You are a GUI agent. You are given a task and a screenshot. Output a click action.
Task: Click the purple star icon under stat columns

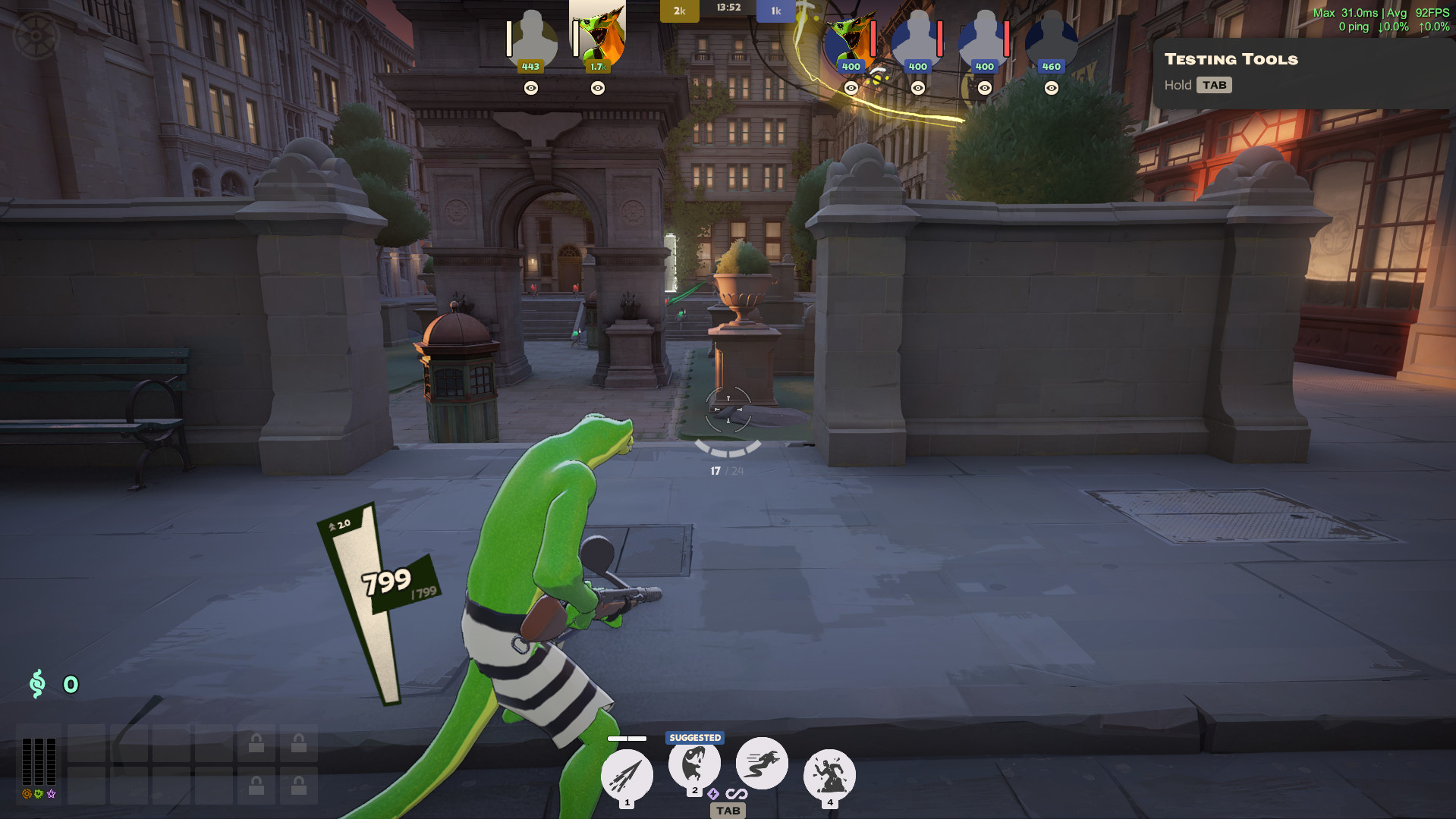tap(50, 795)
